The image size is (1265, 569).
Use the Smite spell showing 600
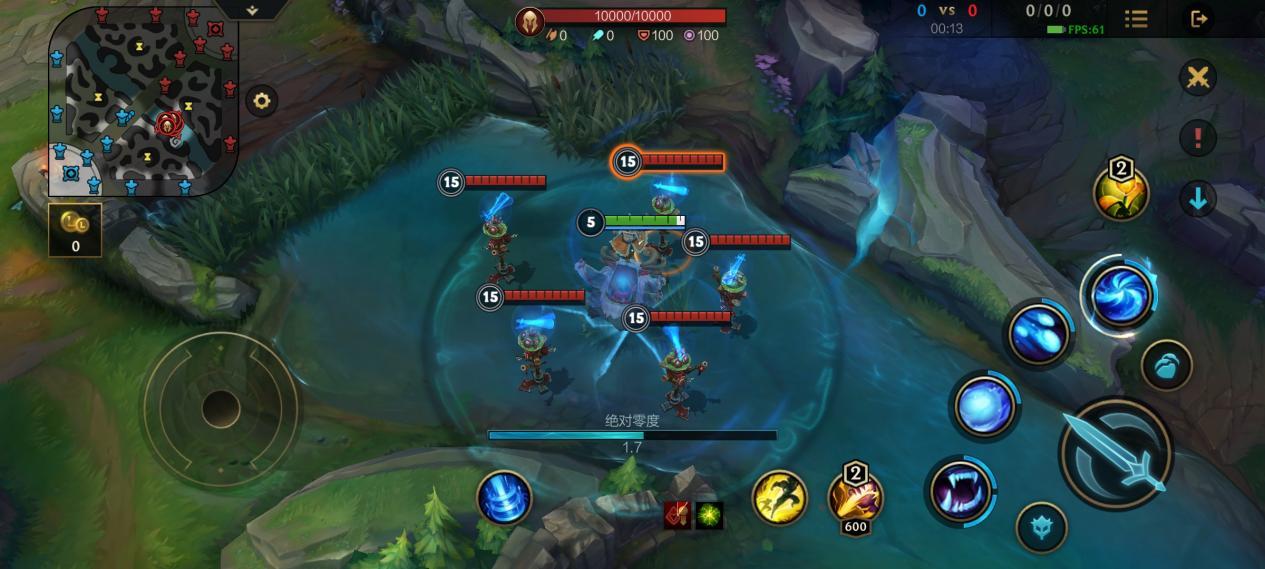click(855, 497)
